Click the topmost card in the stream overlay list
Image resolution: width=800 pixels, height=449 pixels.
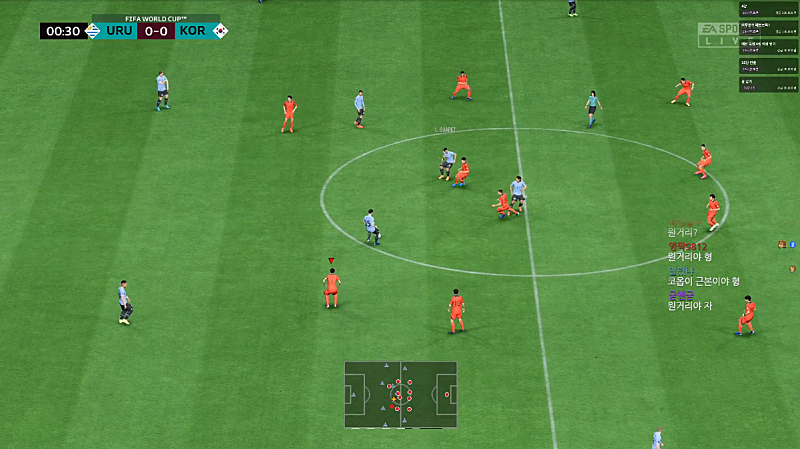pyautogui.click(x=767, y=8)
